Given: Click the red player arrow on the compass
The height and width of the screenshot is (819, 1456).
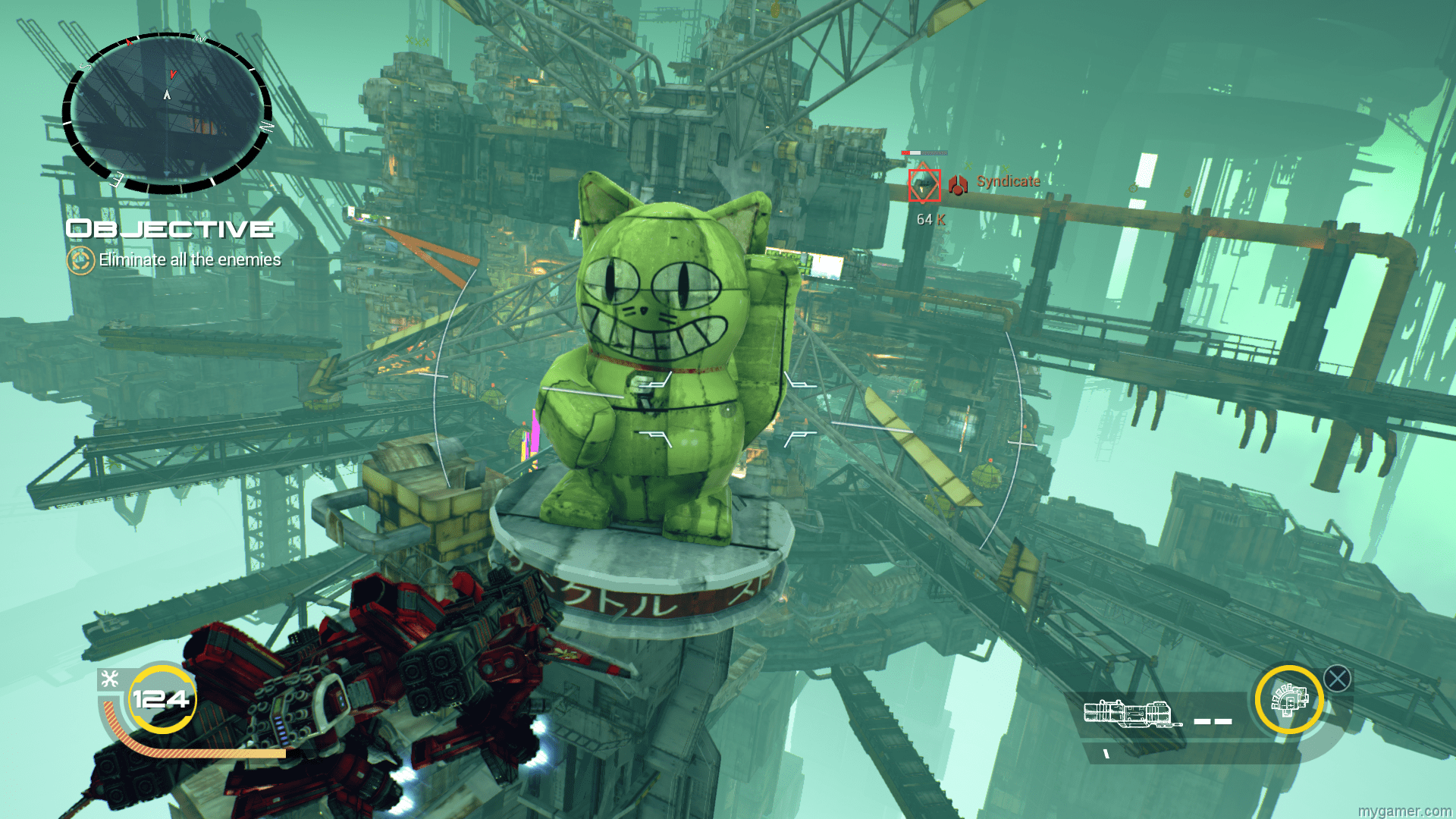Looking at the screenshot, I should click(x=173, y=75).
